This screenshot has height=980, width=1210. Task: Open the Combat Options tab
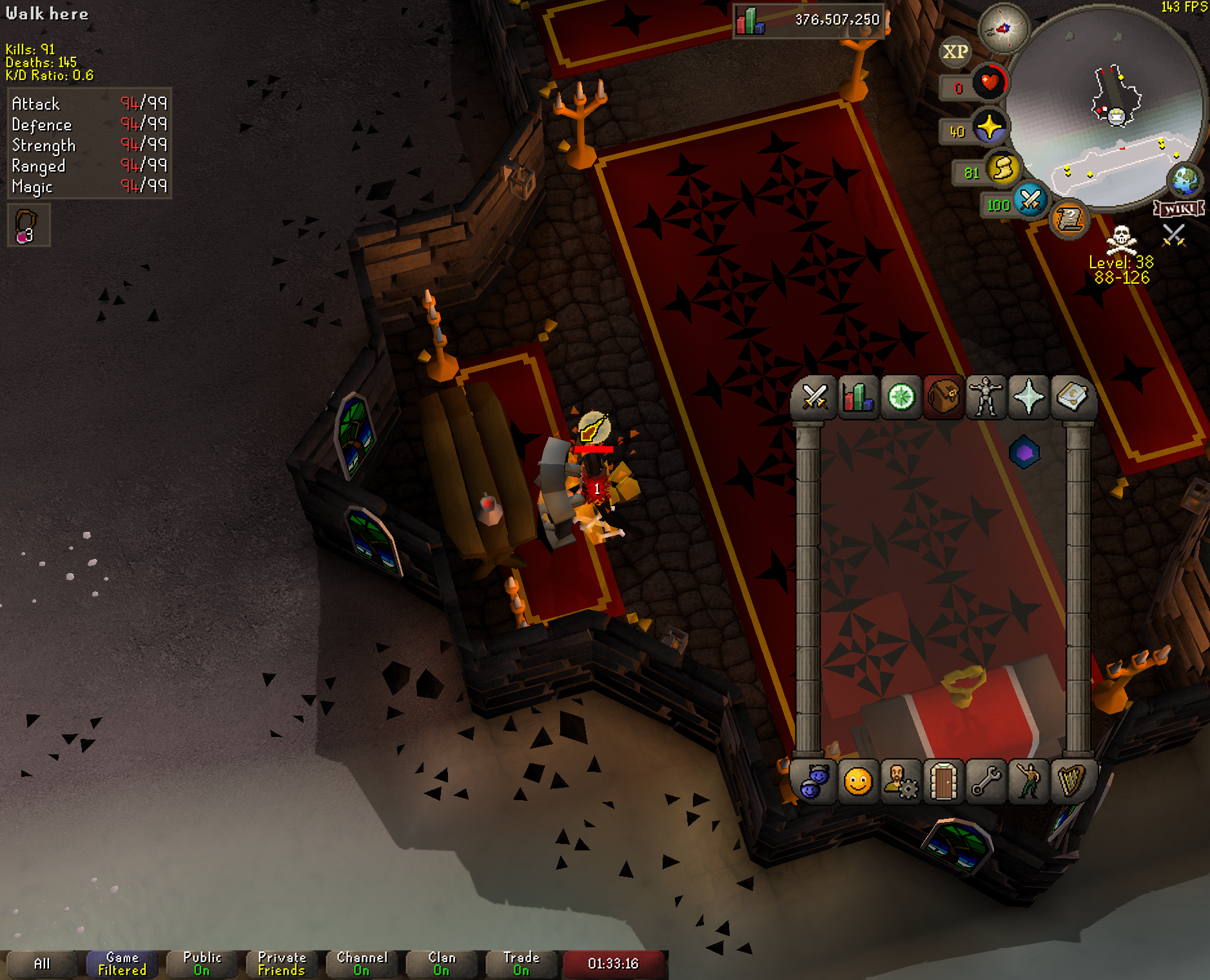814,397
